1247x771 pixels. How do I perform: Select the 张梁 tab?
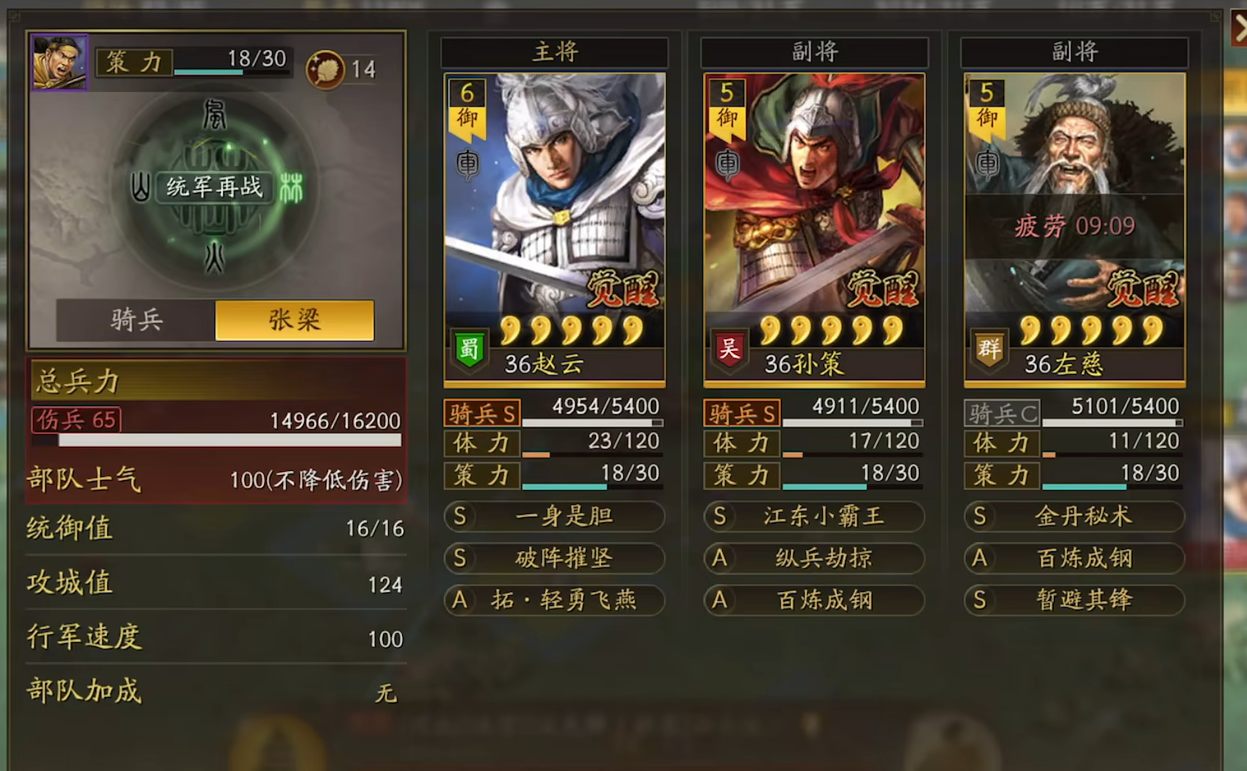point(294,320)
